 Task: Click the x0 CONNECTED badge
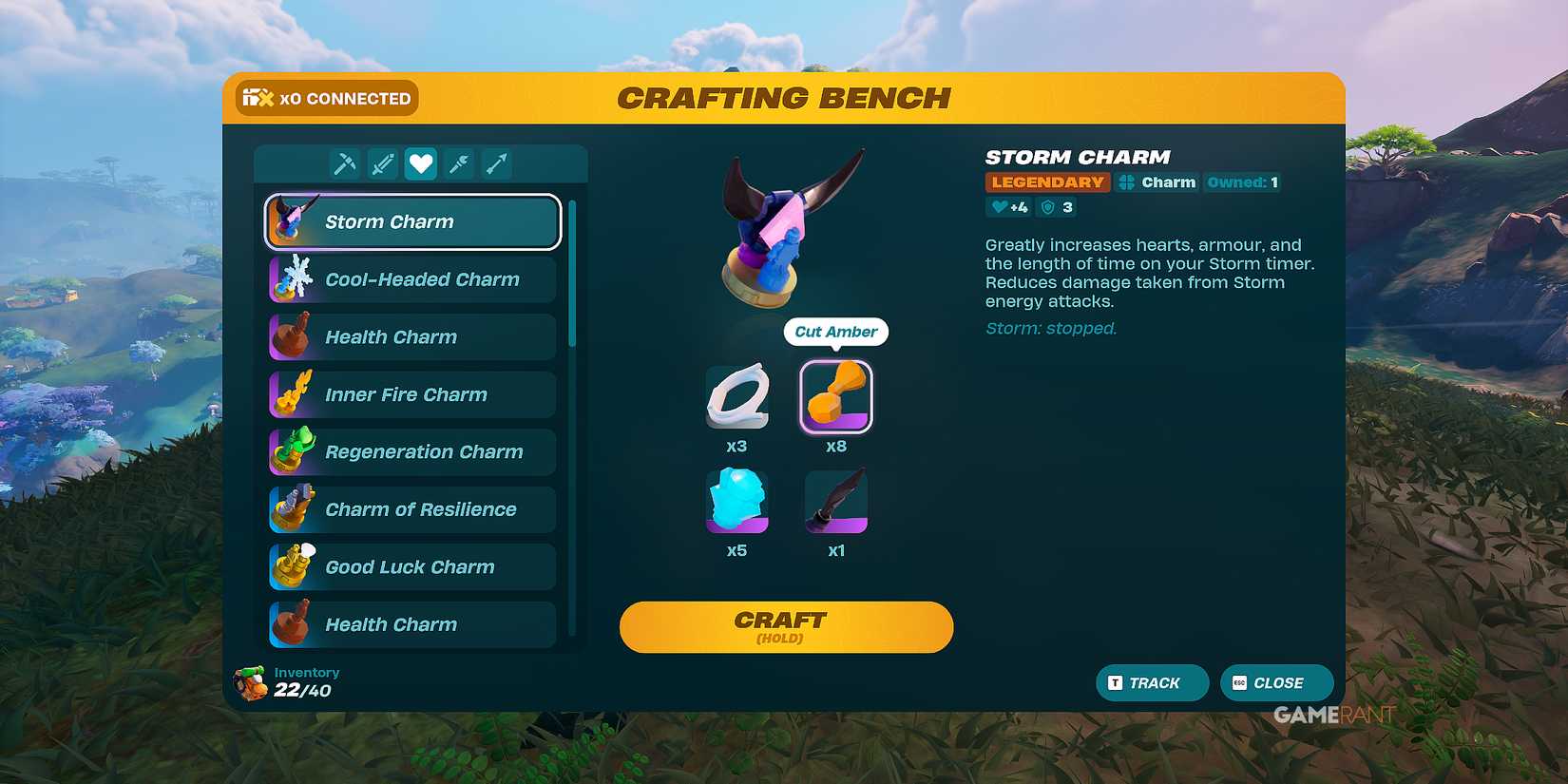(x=326, y=97)
